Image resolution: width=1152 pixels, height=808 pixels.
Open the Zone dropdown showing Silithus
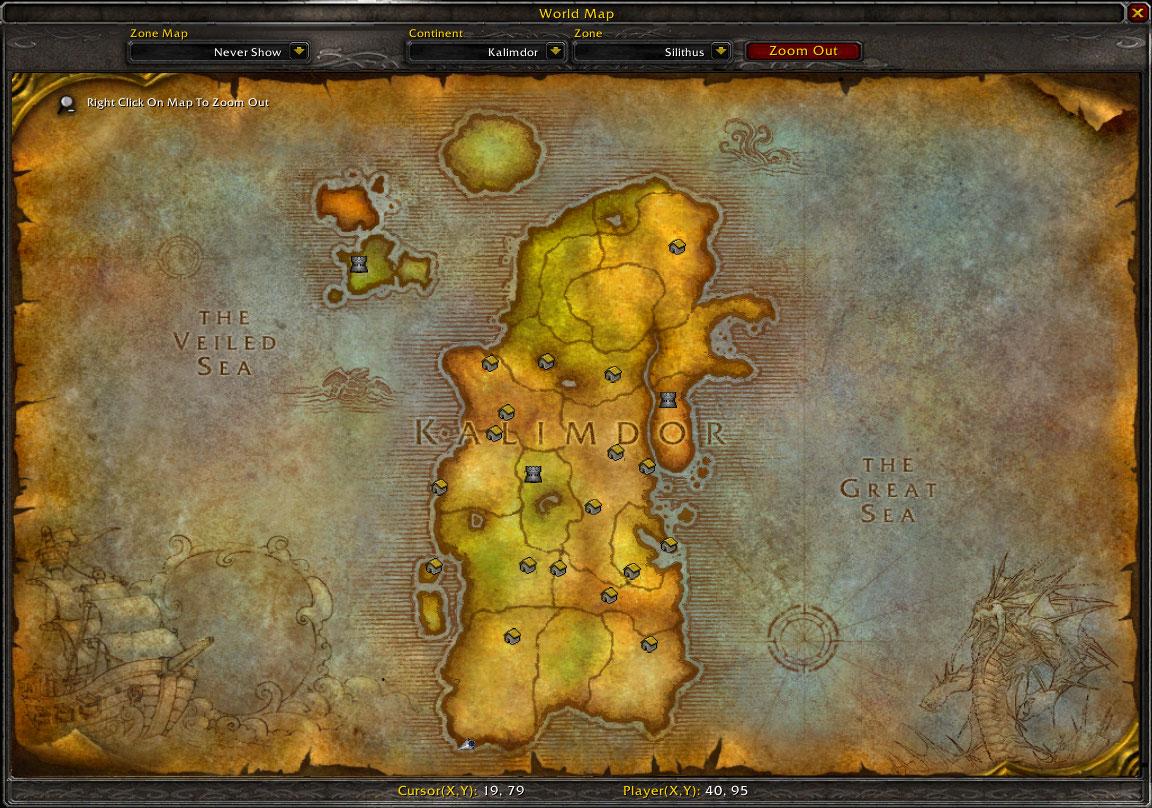(721, 52)
